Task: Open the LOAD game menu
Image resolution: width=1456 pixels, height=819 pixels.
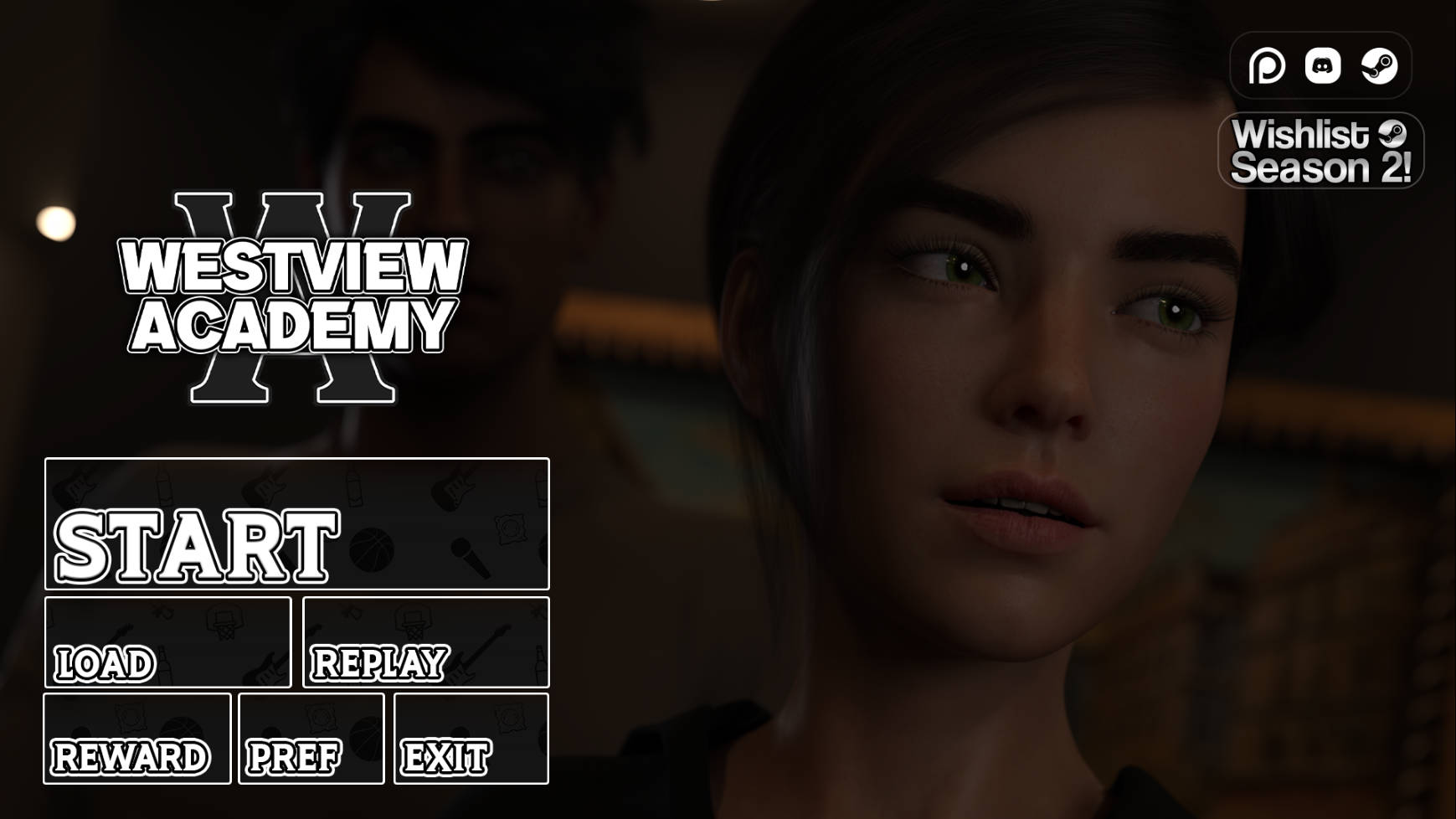Action: pyautogui.click(x=168, y=643)
